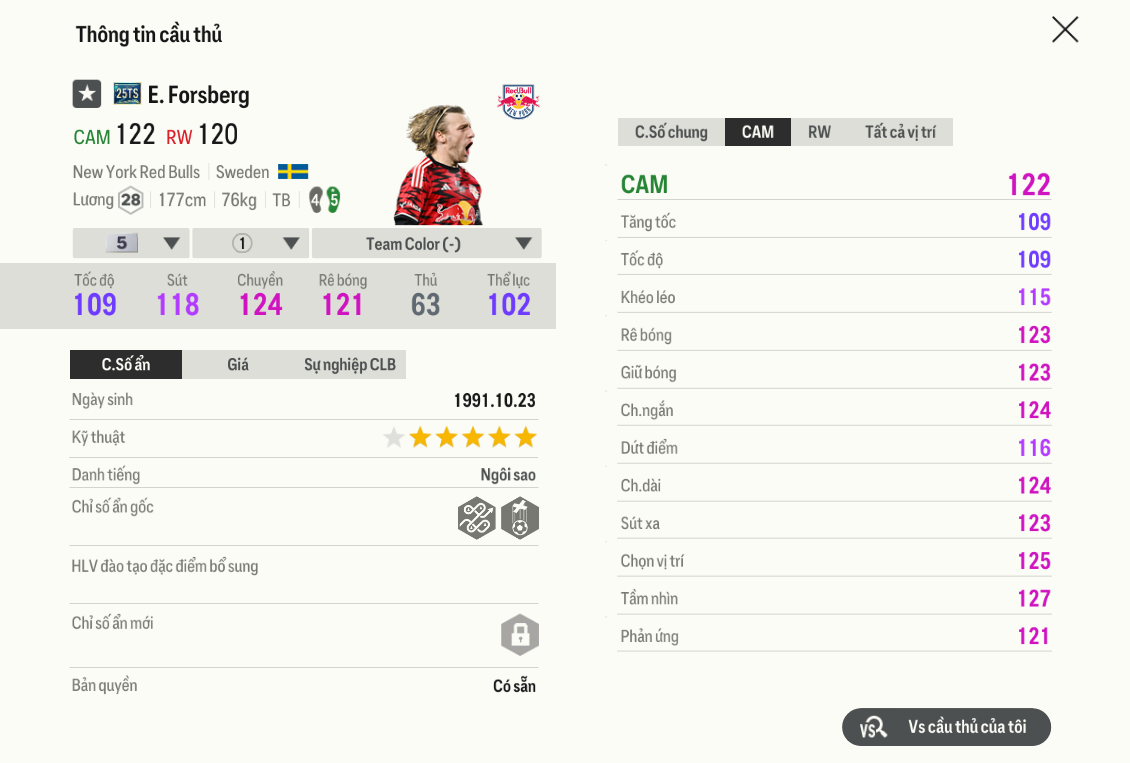
Task: Select the RW position tab
Action: point(819,132)
